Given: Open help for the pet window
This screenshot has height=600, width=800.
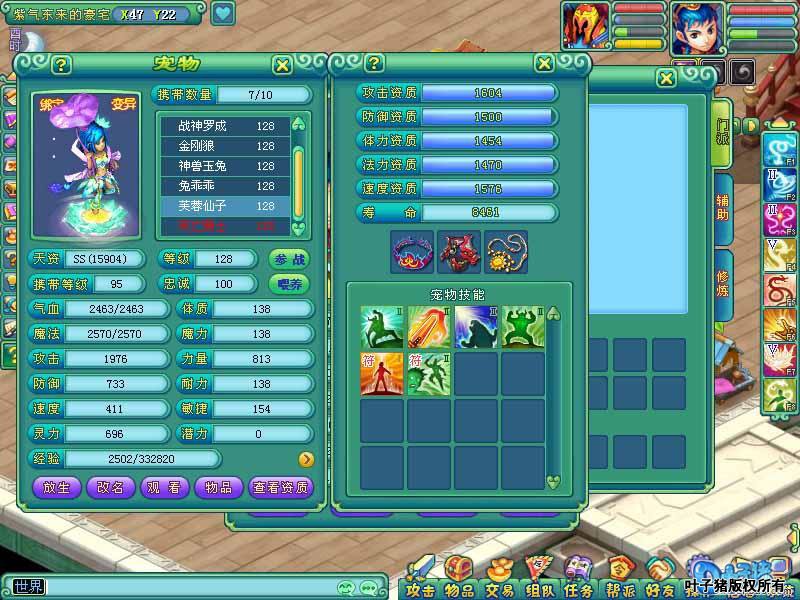Looking at the screenshot, I should tap(62, 65).
